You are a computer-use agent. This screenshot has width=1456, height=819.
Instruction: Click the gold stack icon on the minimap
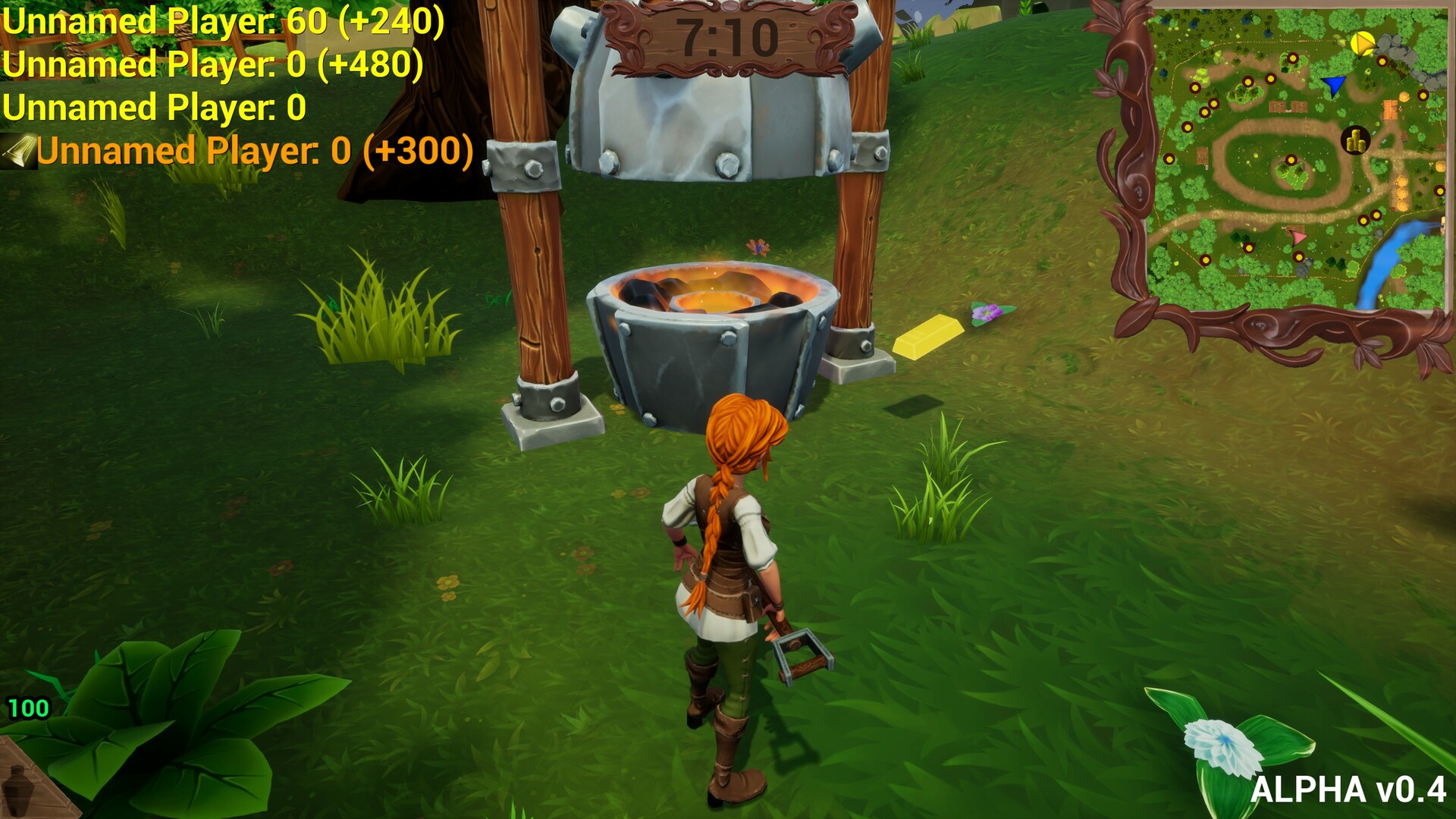(x=1354, y=140)
